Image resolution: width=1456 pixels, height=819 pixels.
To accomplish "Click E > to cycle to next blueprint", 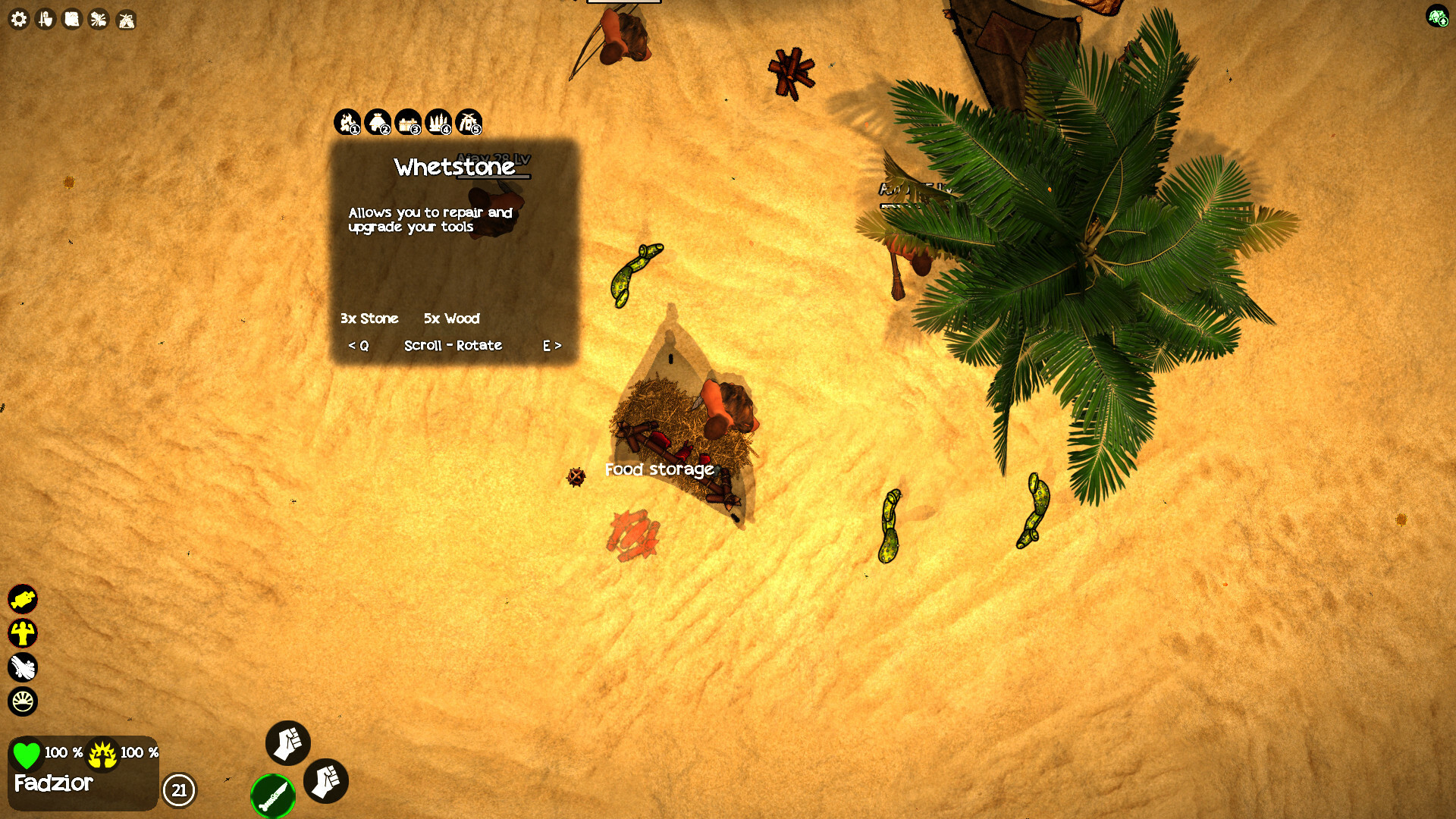I will [551, 346].
